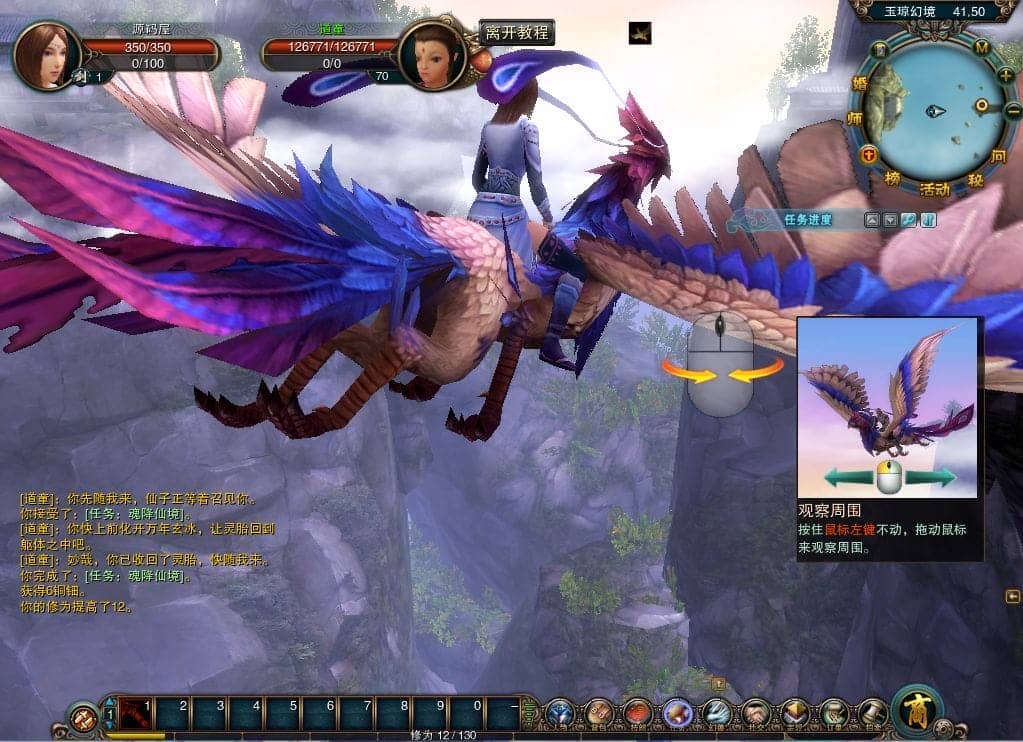Open the world map via M button
Image resolution: width=1023 pixels, height=742 pixels.
[x=982, y=47]
